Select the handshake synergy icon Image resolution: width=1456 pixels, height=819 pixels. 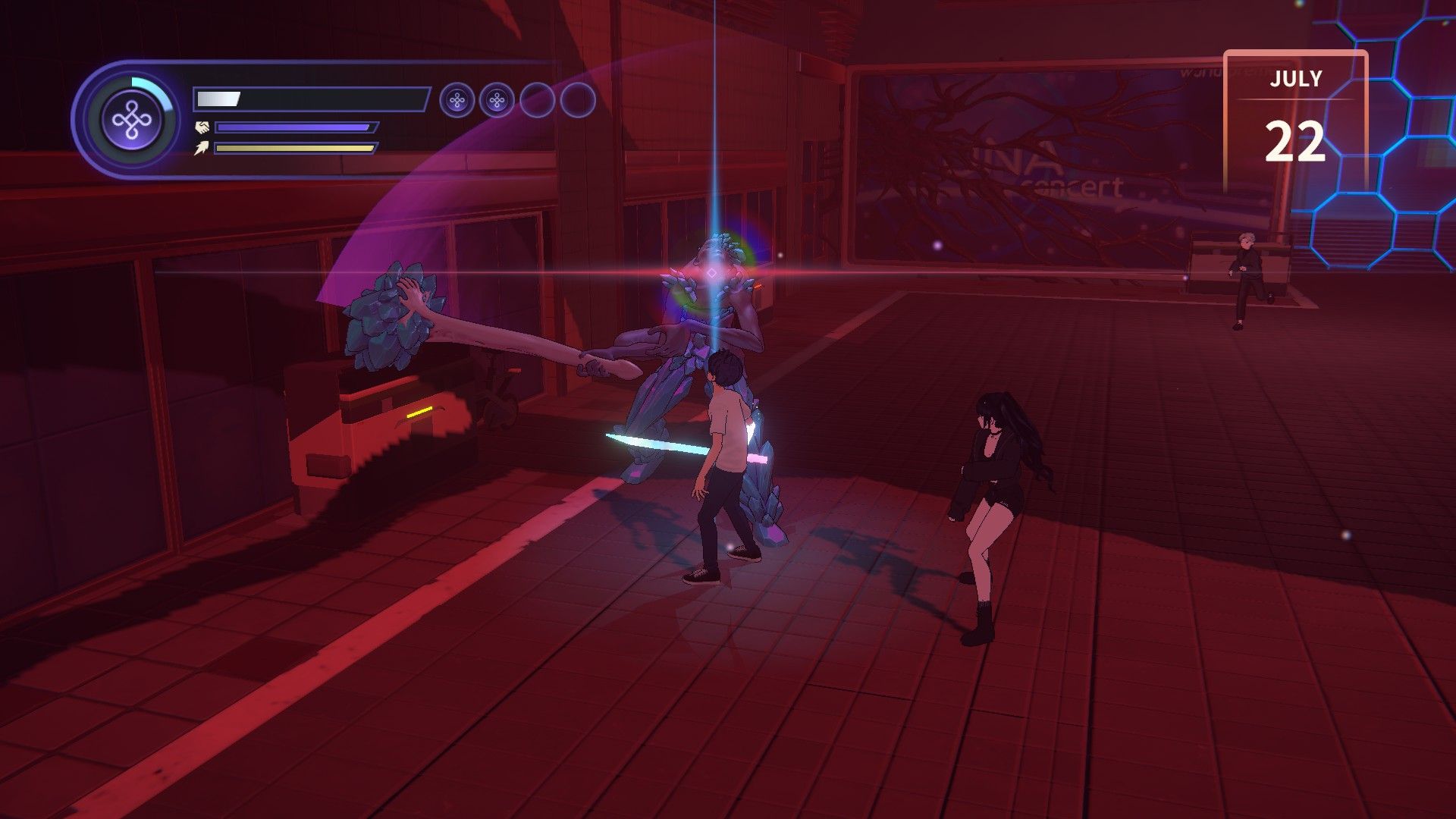tap(202, 127)
